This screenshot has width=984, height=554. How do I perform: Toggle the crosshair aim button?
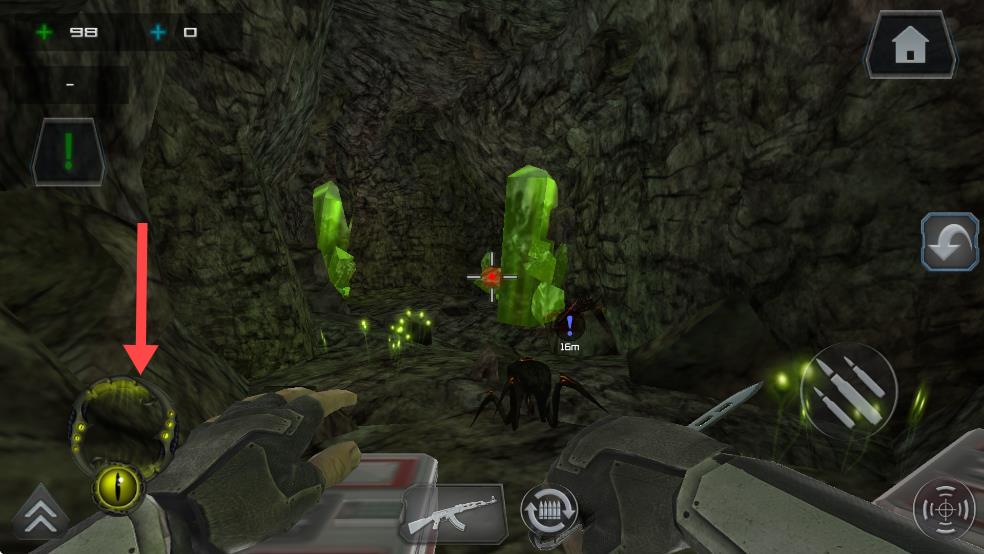click(x=943, y=510)
